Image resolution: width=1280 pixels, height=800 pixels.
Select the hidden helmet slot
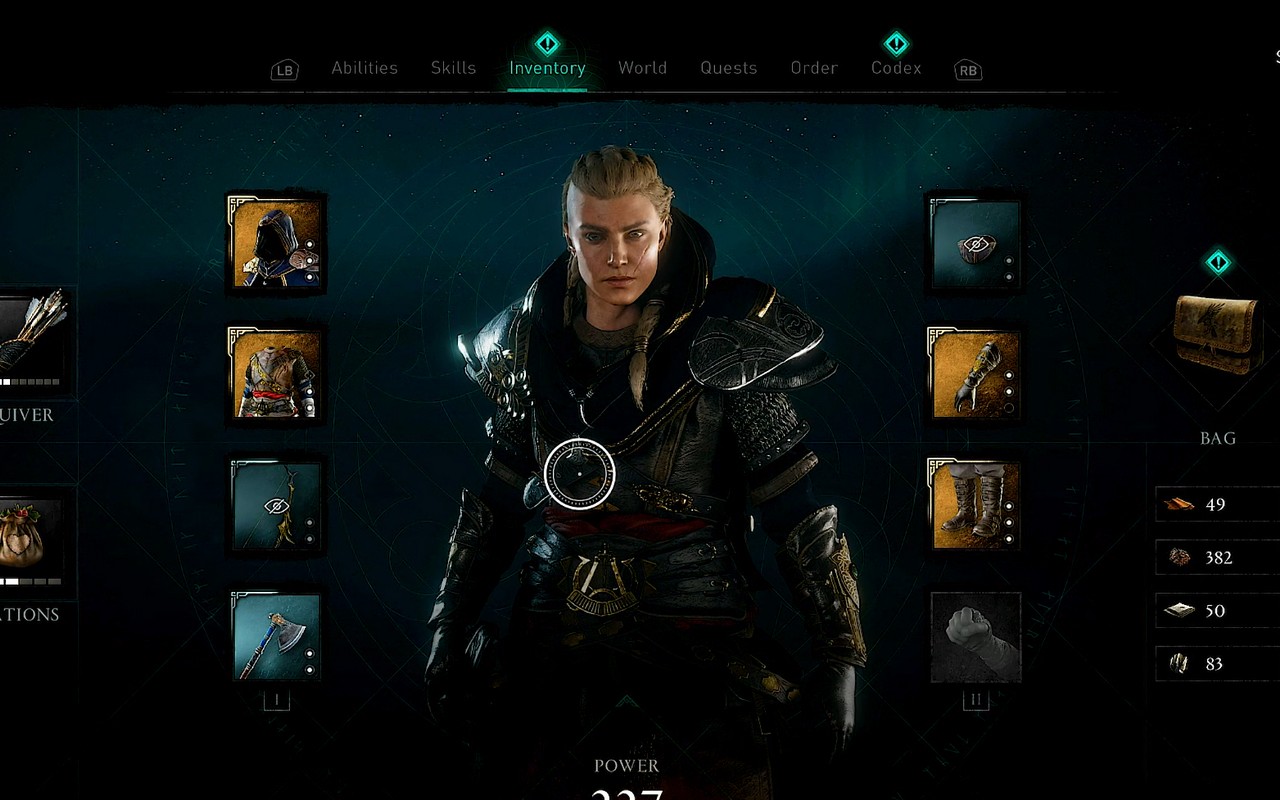pyautogui.click(x=975, y=244)
